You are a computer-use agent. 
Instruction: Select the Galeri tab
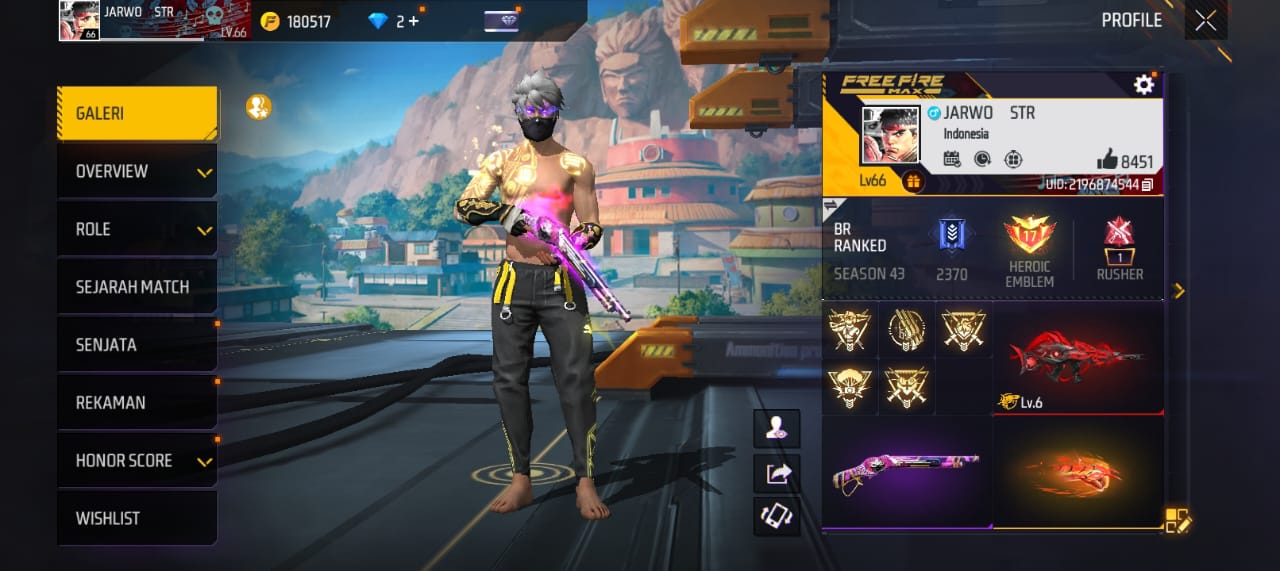(137, 114)
